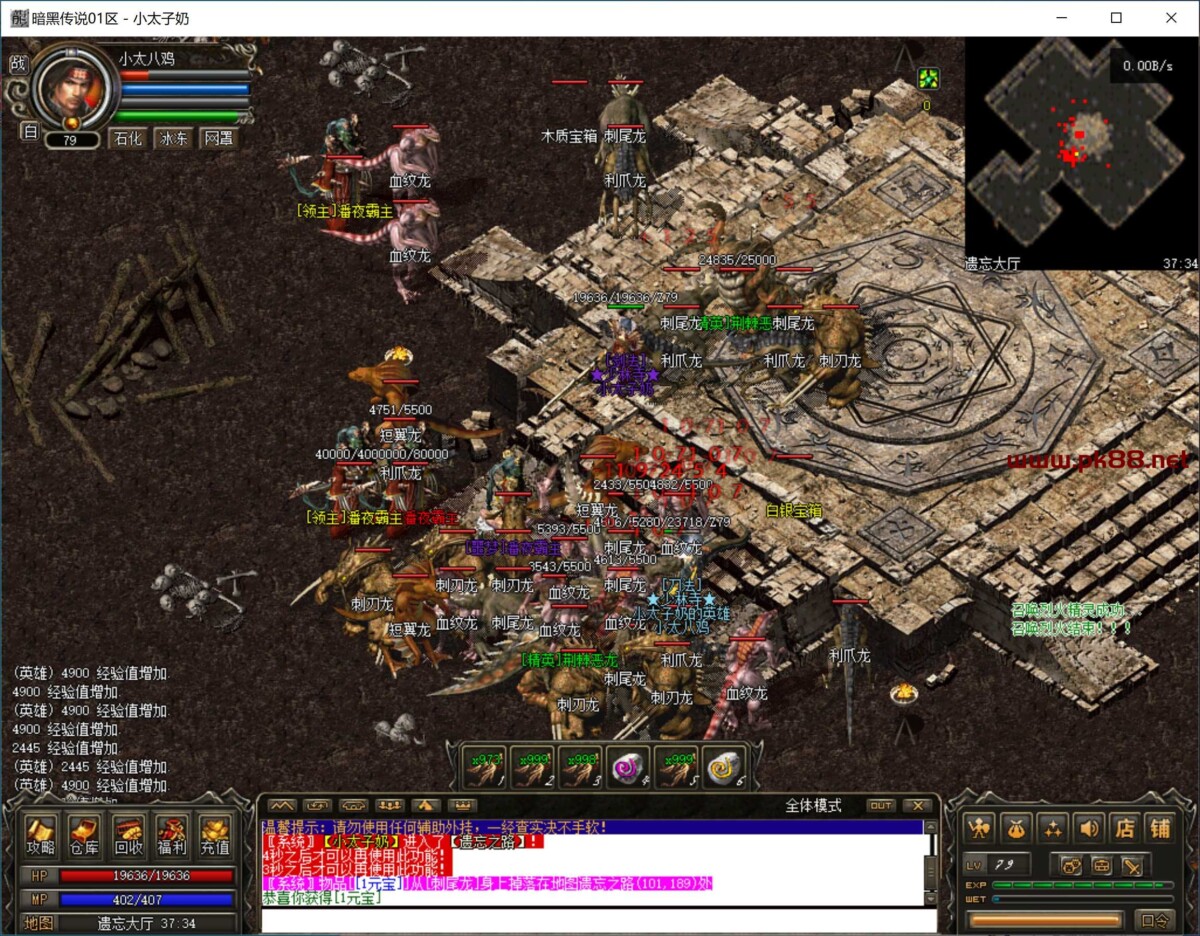This screenshot has width=1200, height=936.
Task: Click the 地图 map button
Action: (39, 923)
